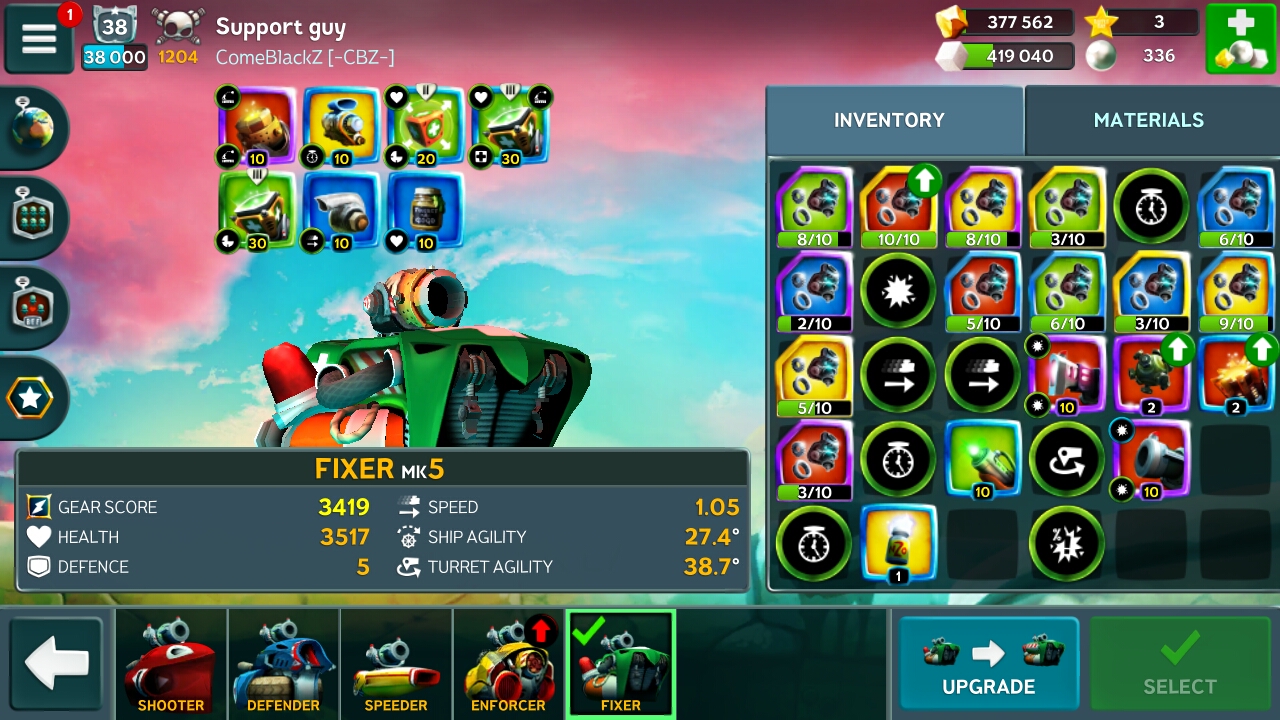Select the 10/10 blueprint with upgrade arrow
Viewport: 1280px width, 720px height.
pyautogui.click(x=899, y=207)
